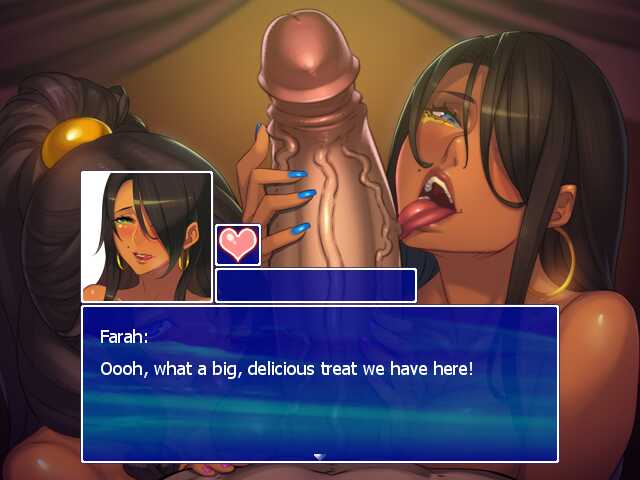Advance dialogue with the small continue arrow
This screenshot has height=480, width=640.
point(319,456)
